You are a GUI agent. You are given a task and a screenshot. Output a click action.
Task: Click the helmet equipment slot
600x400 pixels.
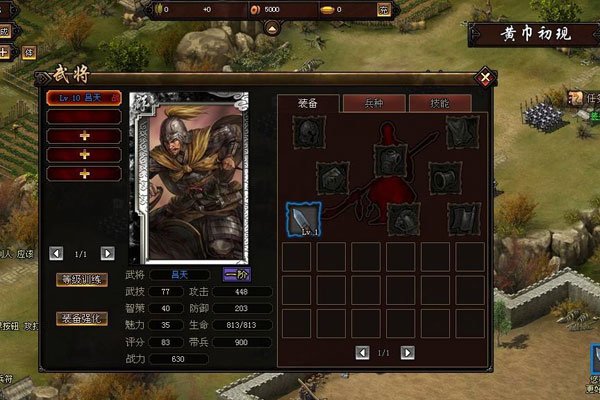pyautogui.click(x=308, y=131)
